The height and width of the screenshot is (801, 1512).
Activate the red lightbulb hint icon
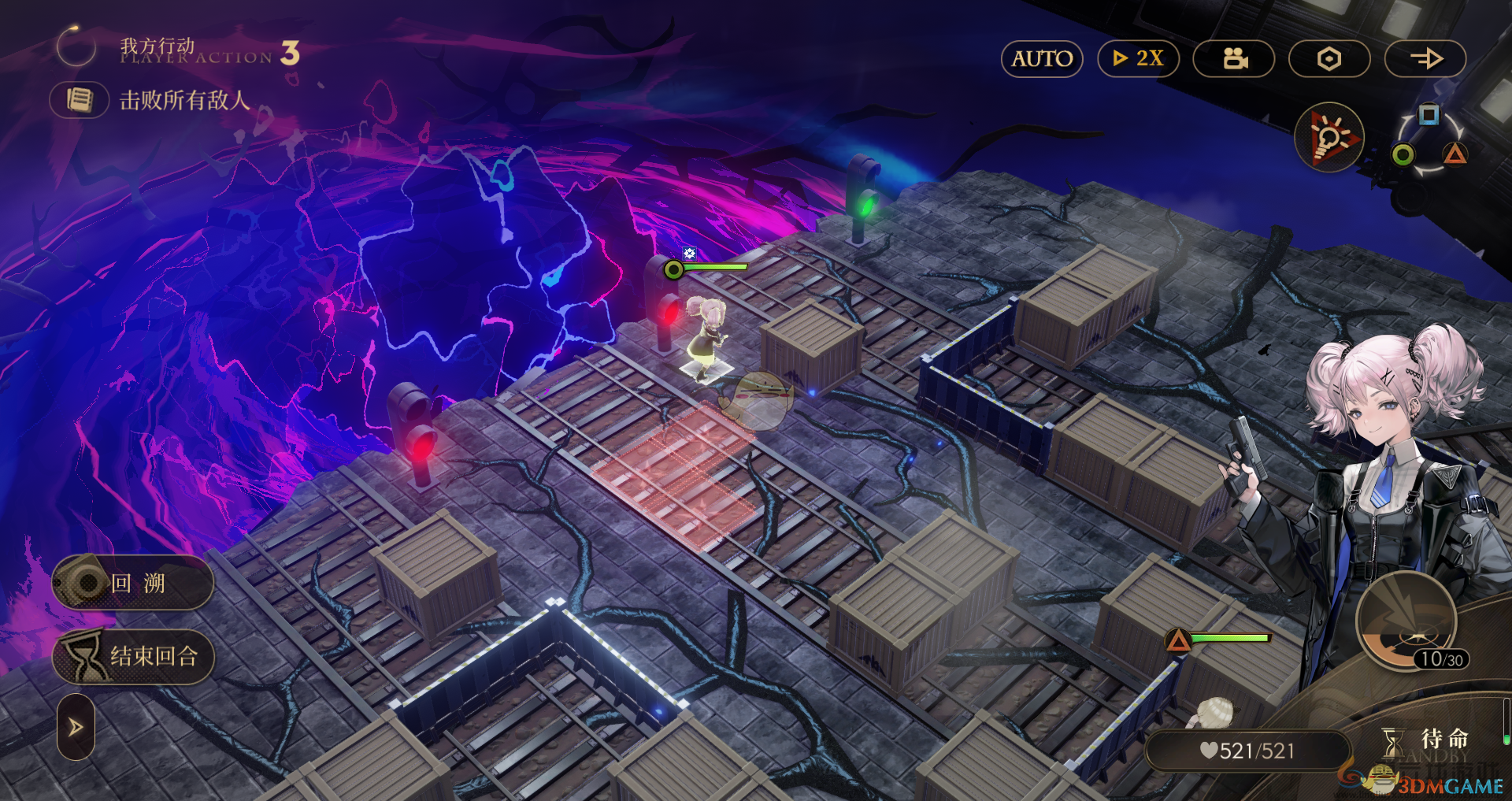coord(1330,138)
